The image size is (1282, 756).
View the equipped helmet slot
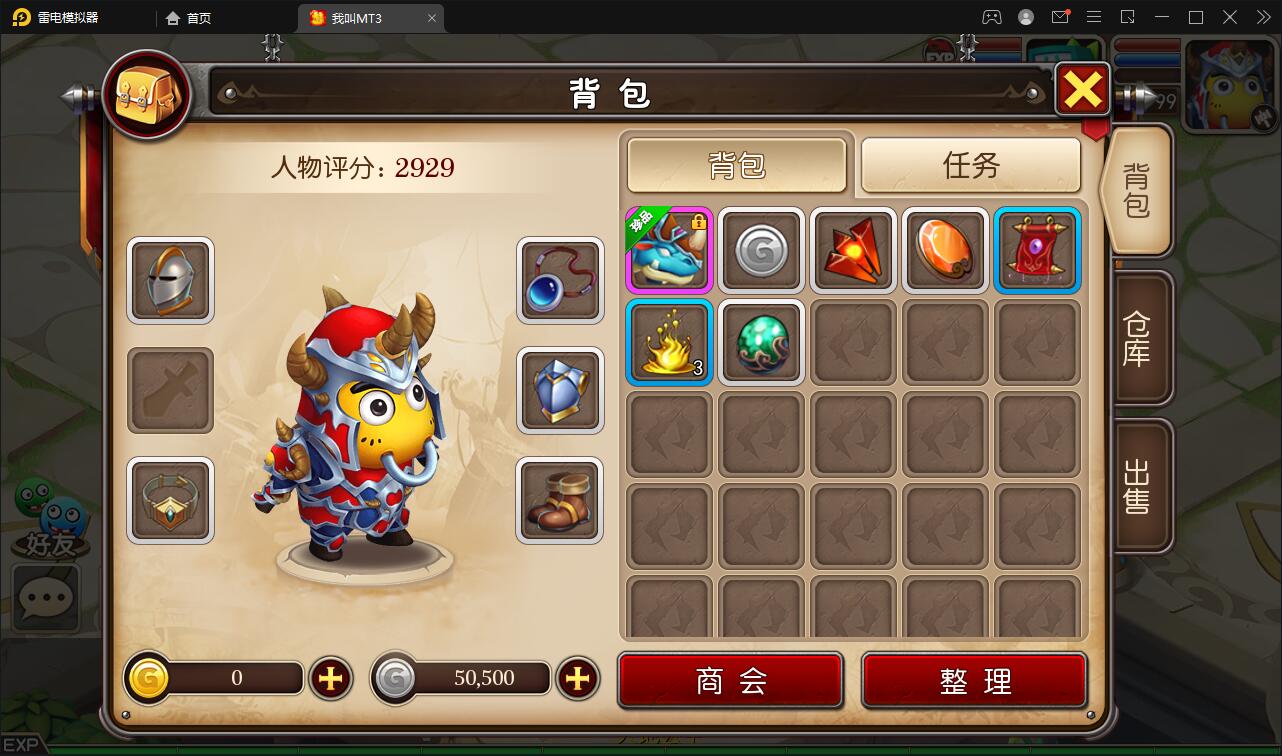169,279
